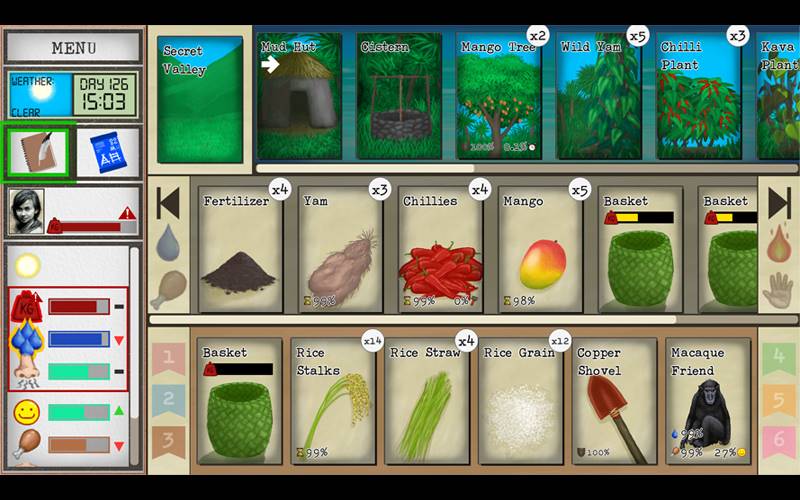The height and width of the screenshot is (500, 800).
Task: Select the Fertilizer card
Action: pos(241,248)
